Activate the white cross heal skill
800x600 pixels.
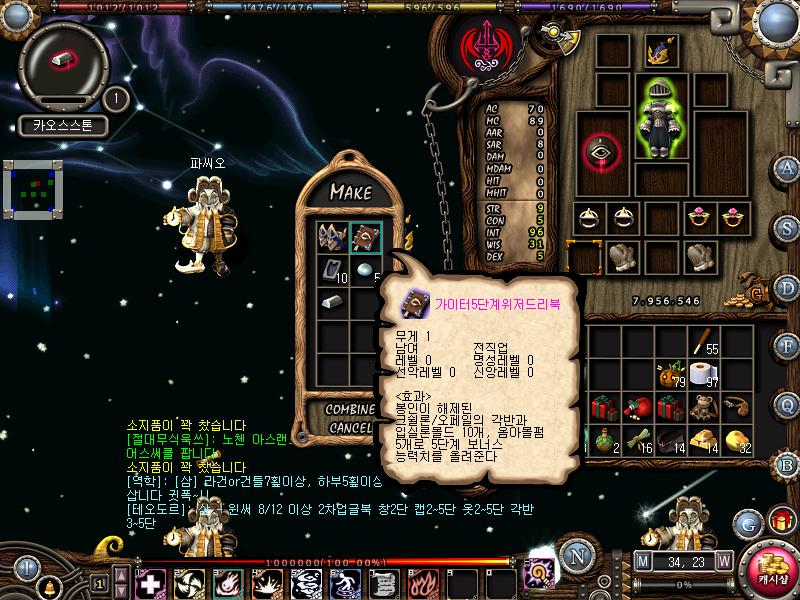click(150, 582)
